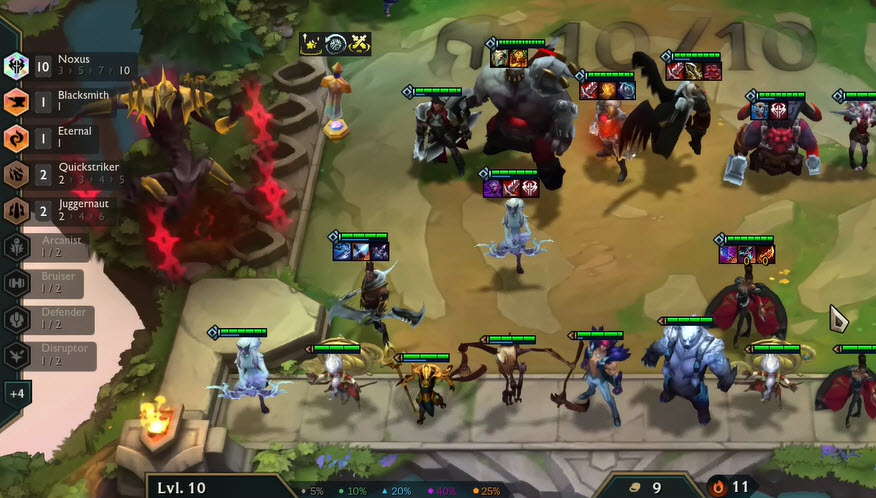Open the Eternal trait details
The height and width of the screenshot is (498, 876).
click(60, 138)
